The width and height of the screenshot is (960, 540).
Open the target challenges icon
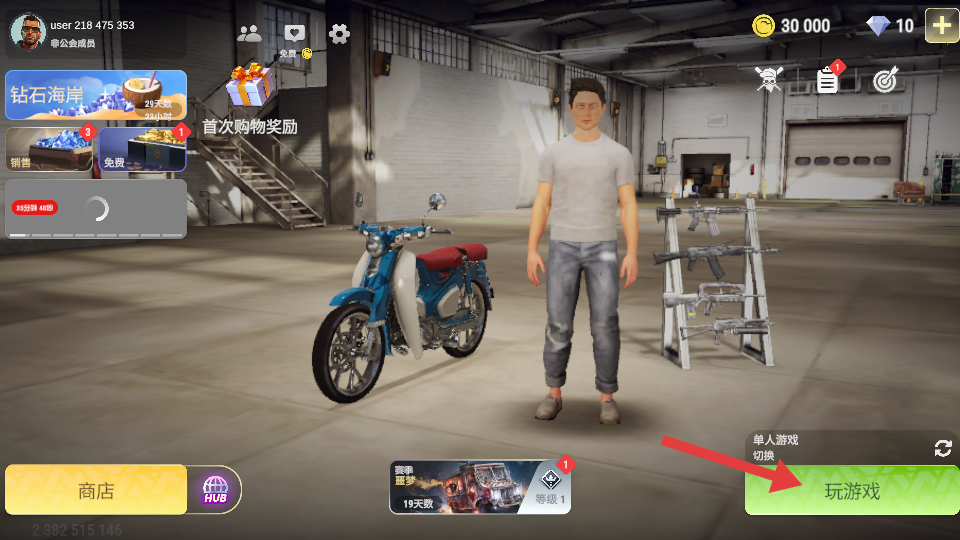(x=885, y=80)
